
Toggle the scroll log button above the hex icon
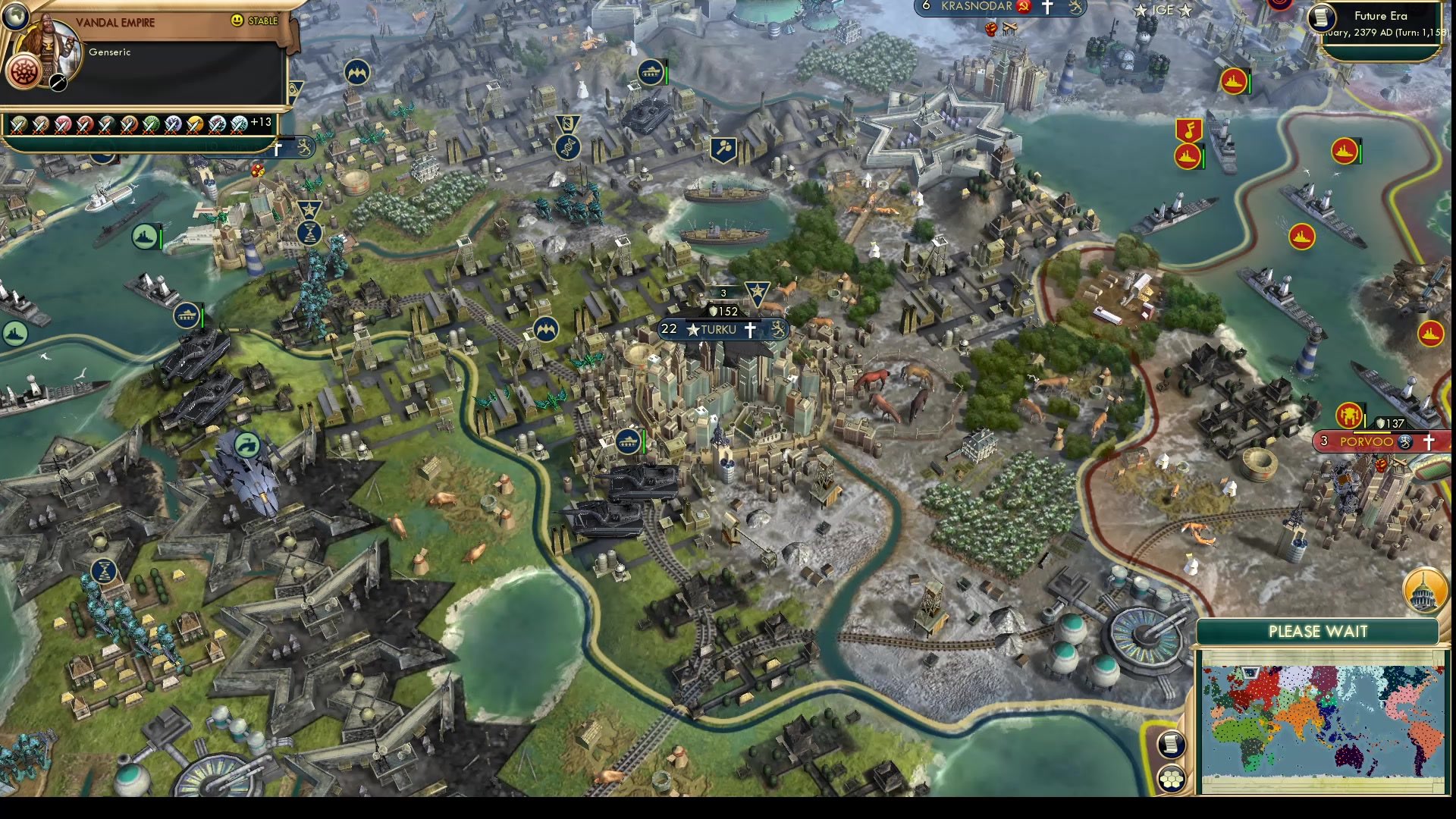(1172, 745)
